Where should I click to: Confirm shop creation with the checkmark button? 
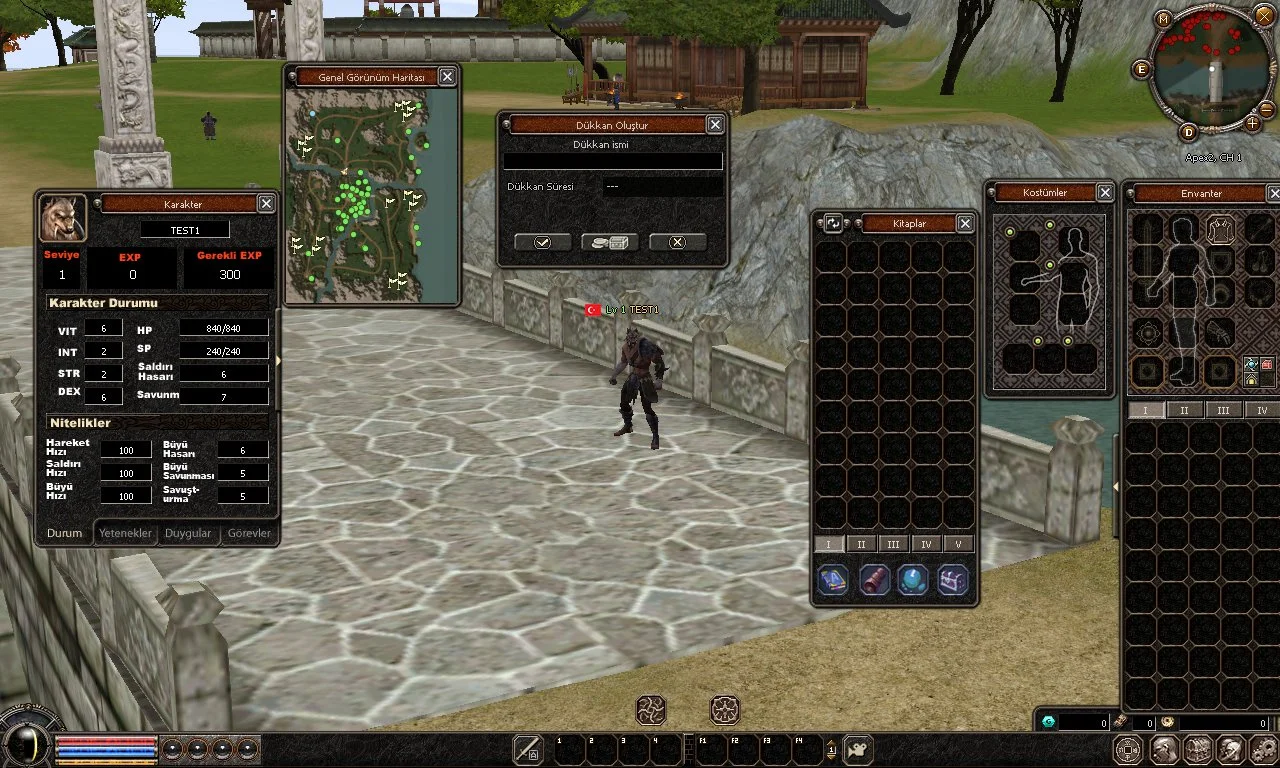[x=542, y=242]
